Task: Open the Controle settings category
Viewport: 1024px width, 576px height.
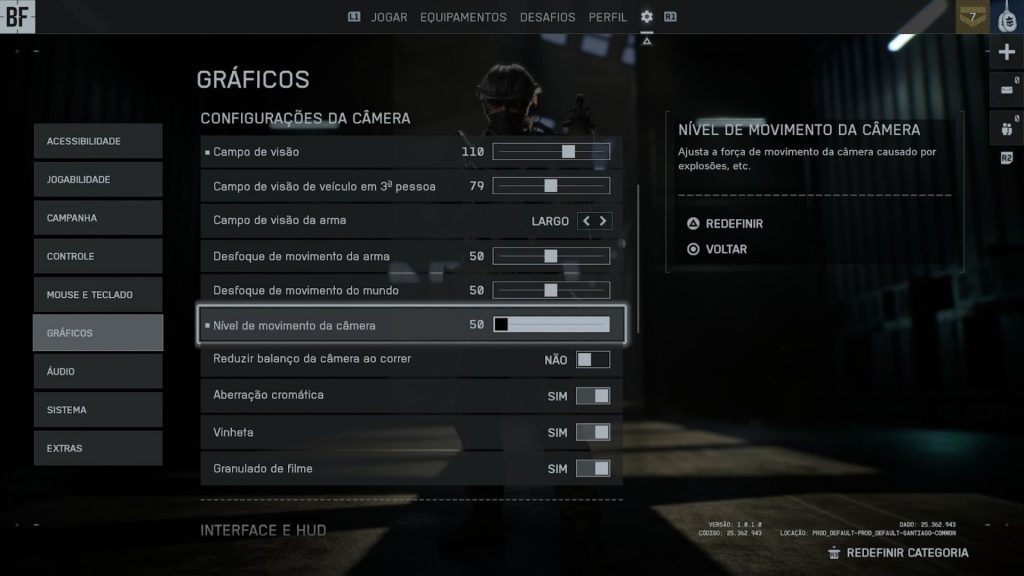Action: tap(97, 257)
